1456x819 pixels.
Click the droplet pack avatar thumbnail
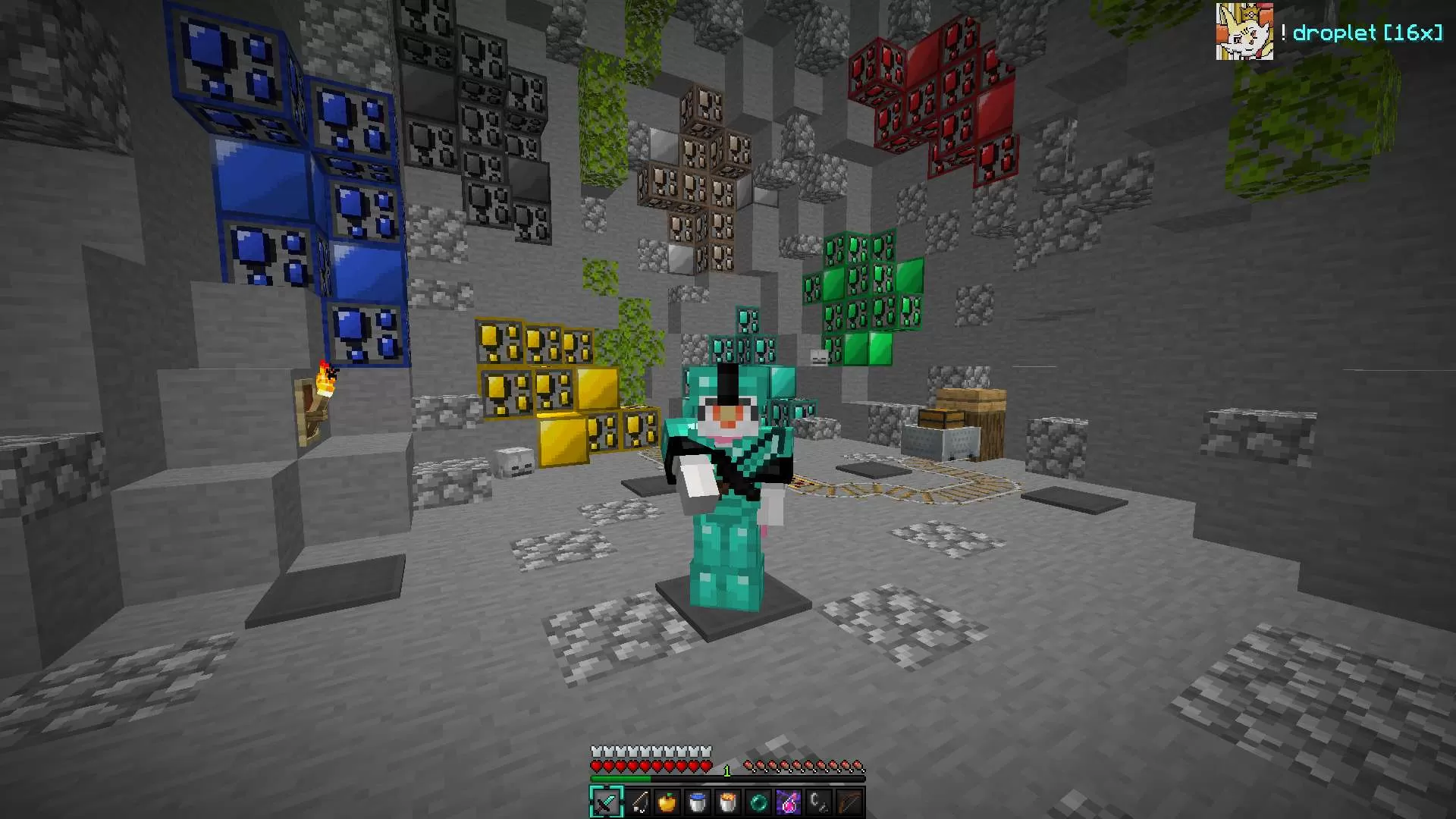[x=1244, y=32]
